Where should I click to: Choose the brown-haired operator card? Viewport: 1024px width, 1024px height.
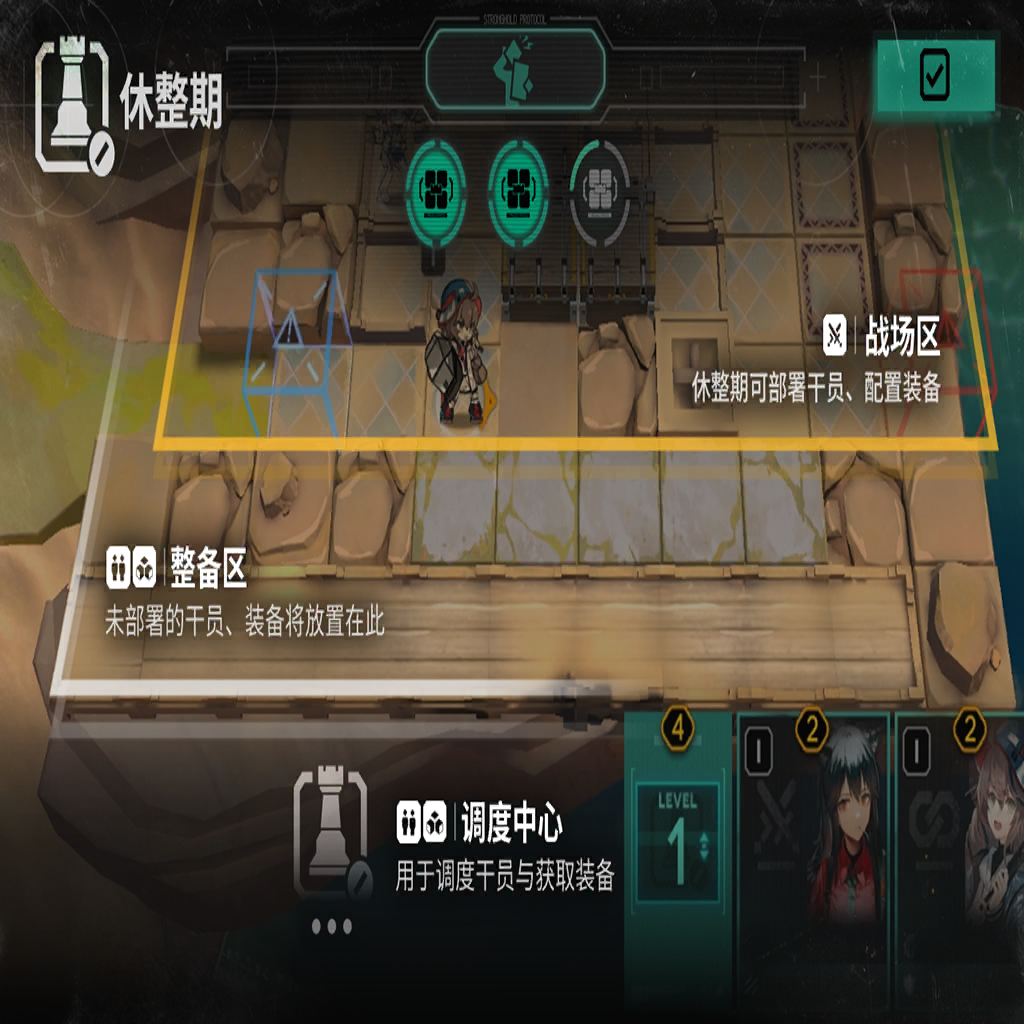pyautogui.click(x=962, y=830)
